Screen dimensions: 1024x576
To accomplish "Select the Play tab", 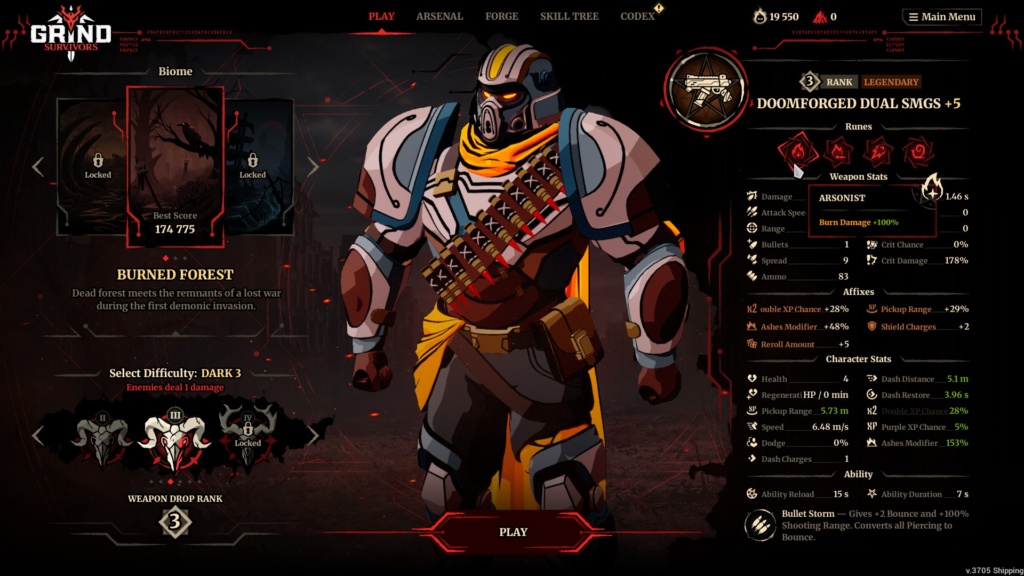I will click(381, 16).
